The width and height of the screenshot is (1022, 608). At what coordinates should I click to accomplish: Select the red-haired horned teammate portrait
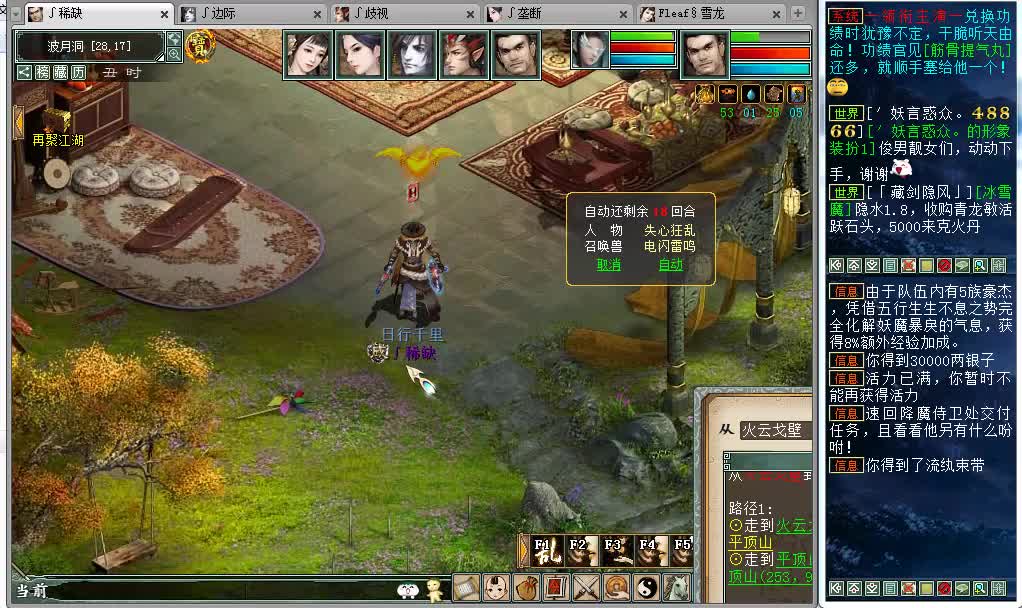click(x=464, y=54)
